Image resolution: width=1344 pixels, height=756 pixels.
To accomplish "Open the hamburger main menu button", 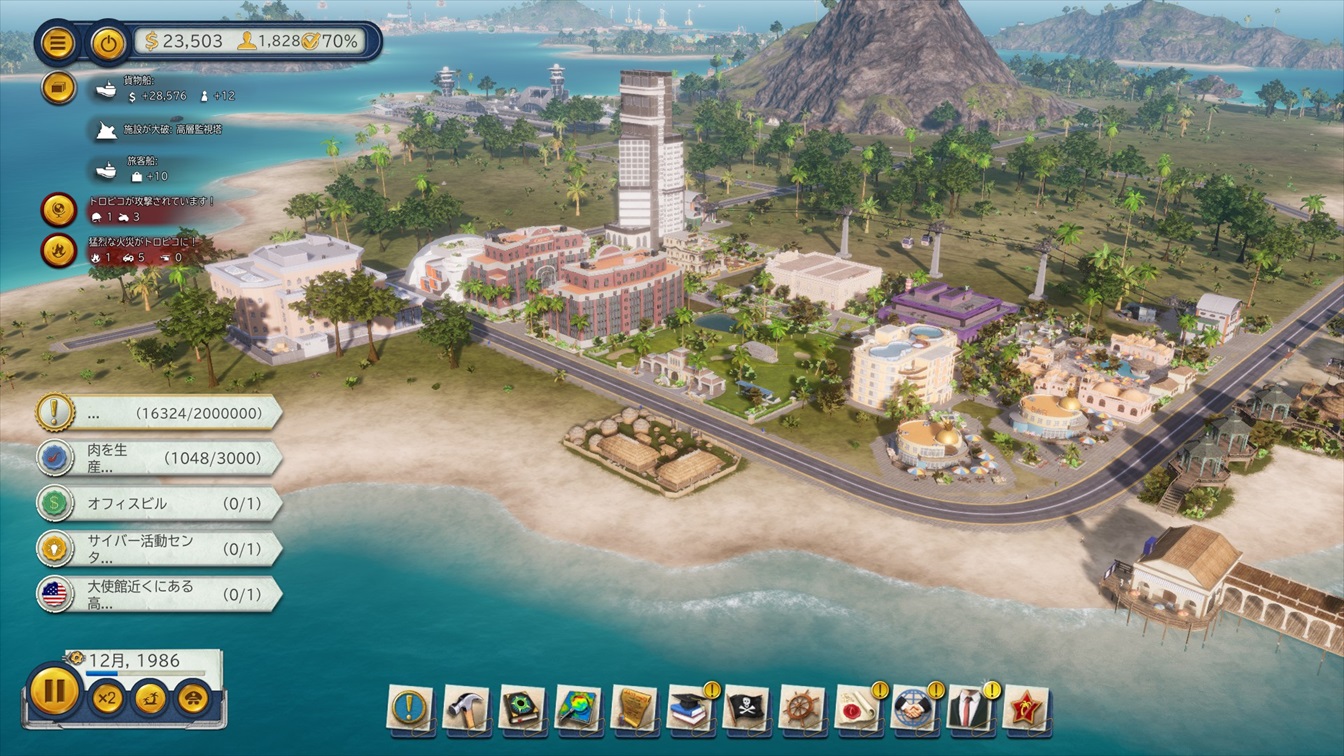I will [x=57, y=42].
